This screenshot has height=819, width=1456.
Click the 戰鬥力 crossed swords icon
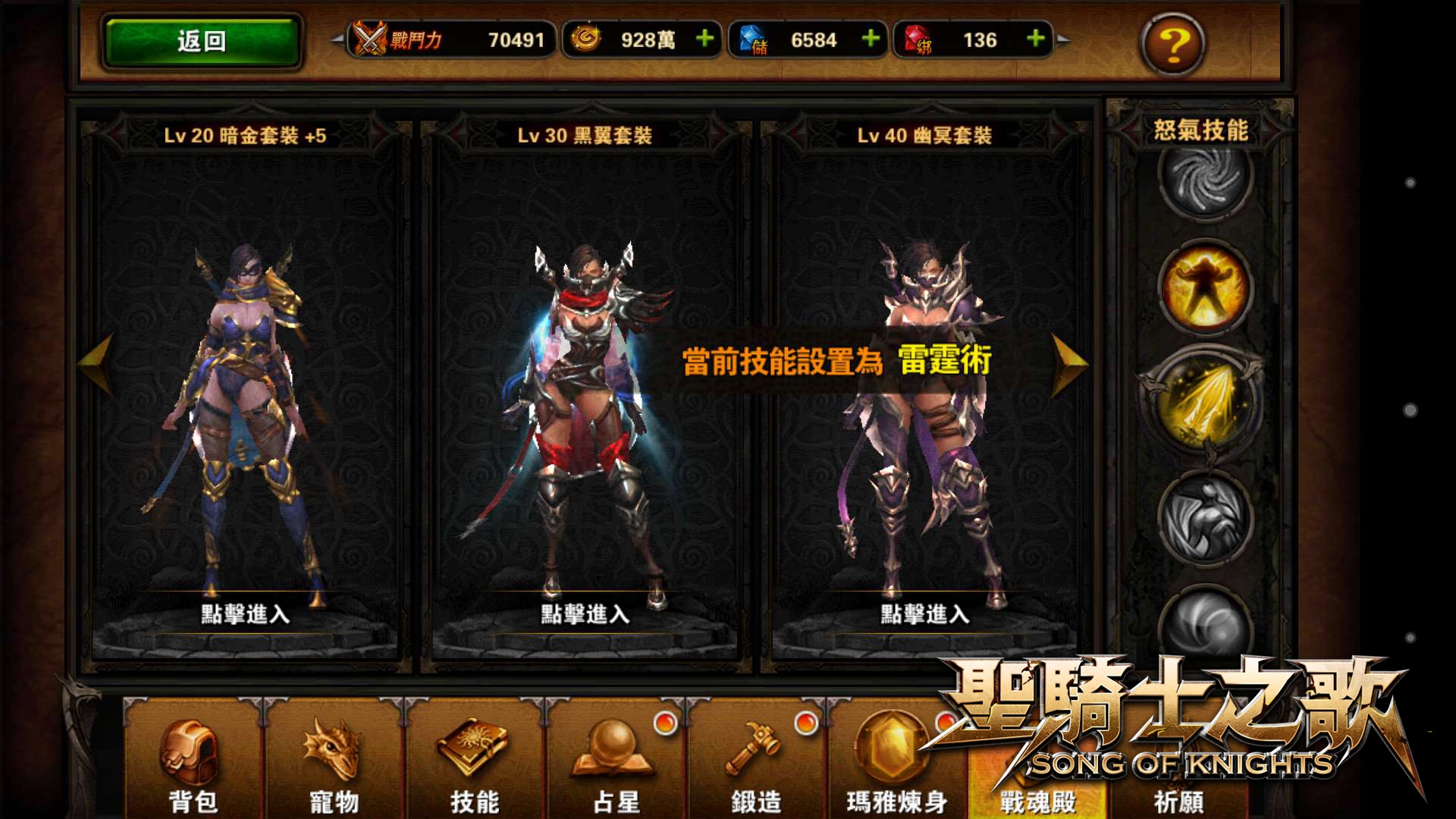point(371,39)
